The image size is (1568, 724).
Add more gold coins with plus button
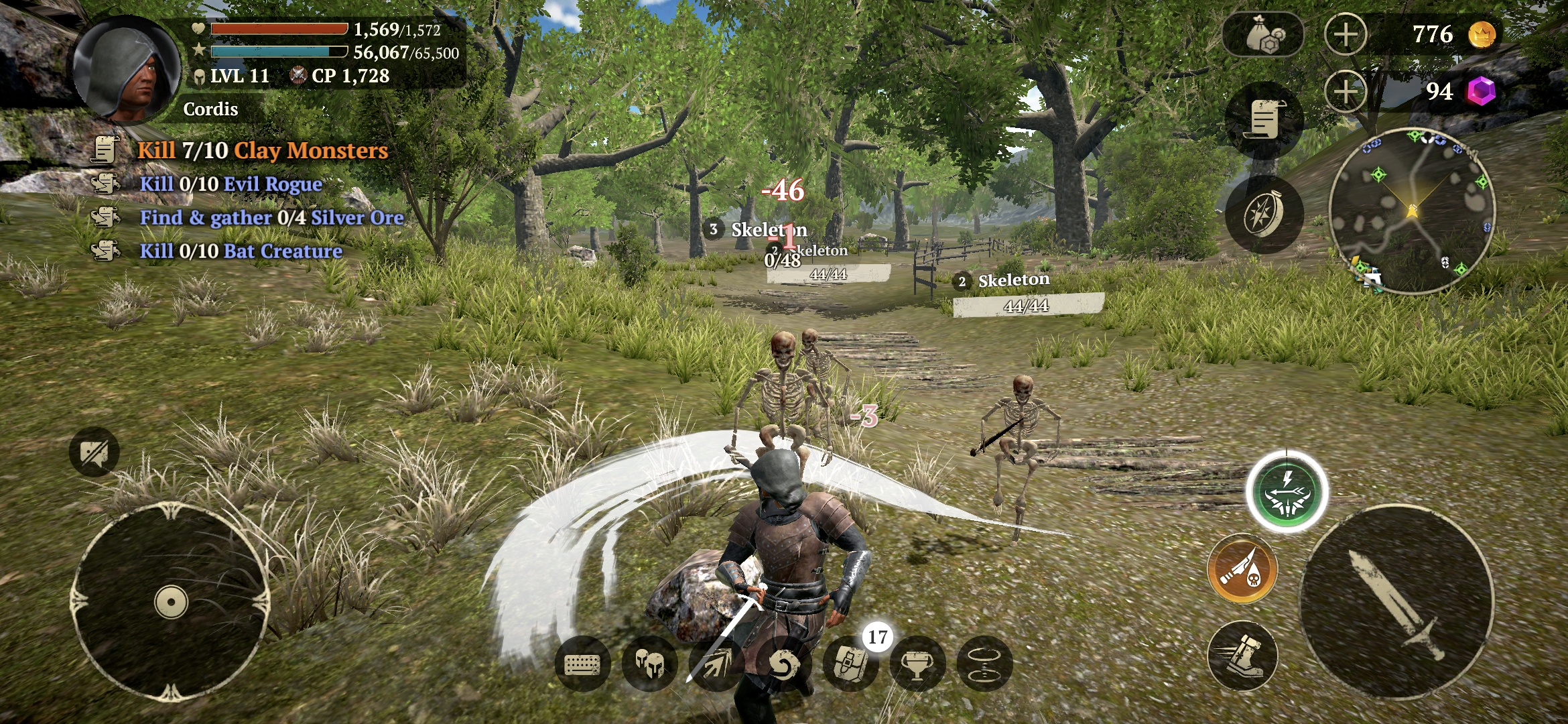[x=1346, y=35]
